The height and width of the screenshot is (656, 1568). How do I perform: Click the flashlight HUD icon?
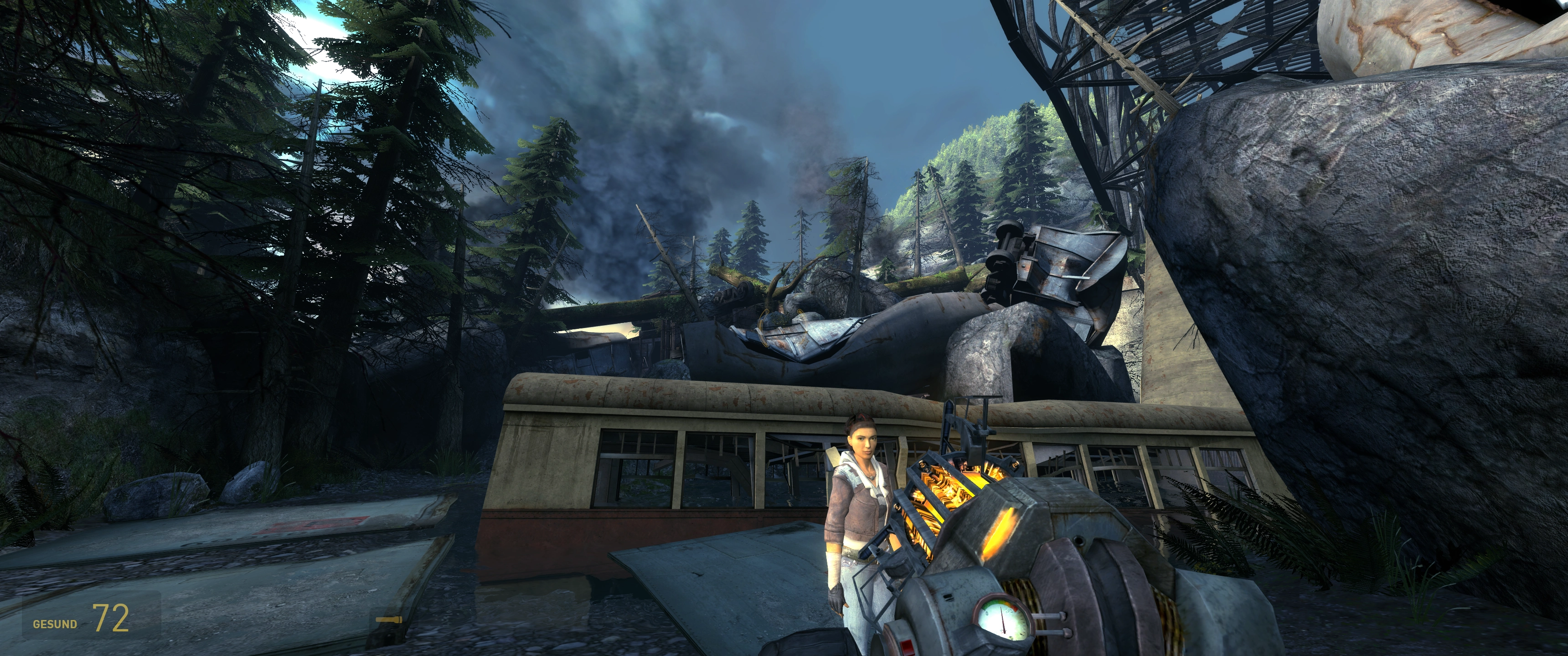point(388,620)
